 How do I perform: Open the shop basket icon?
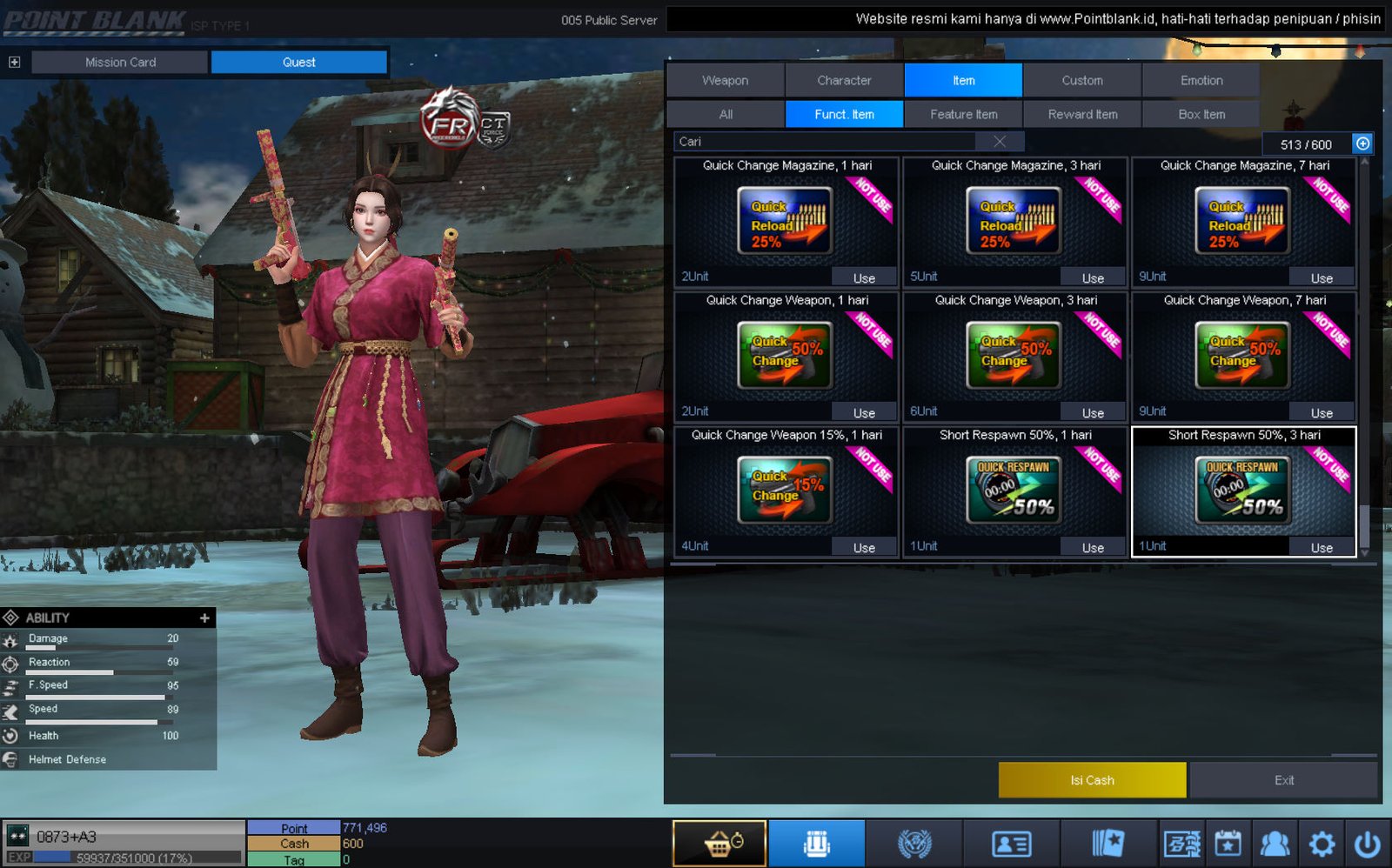(x=719, y=844)
